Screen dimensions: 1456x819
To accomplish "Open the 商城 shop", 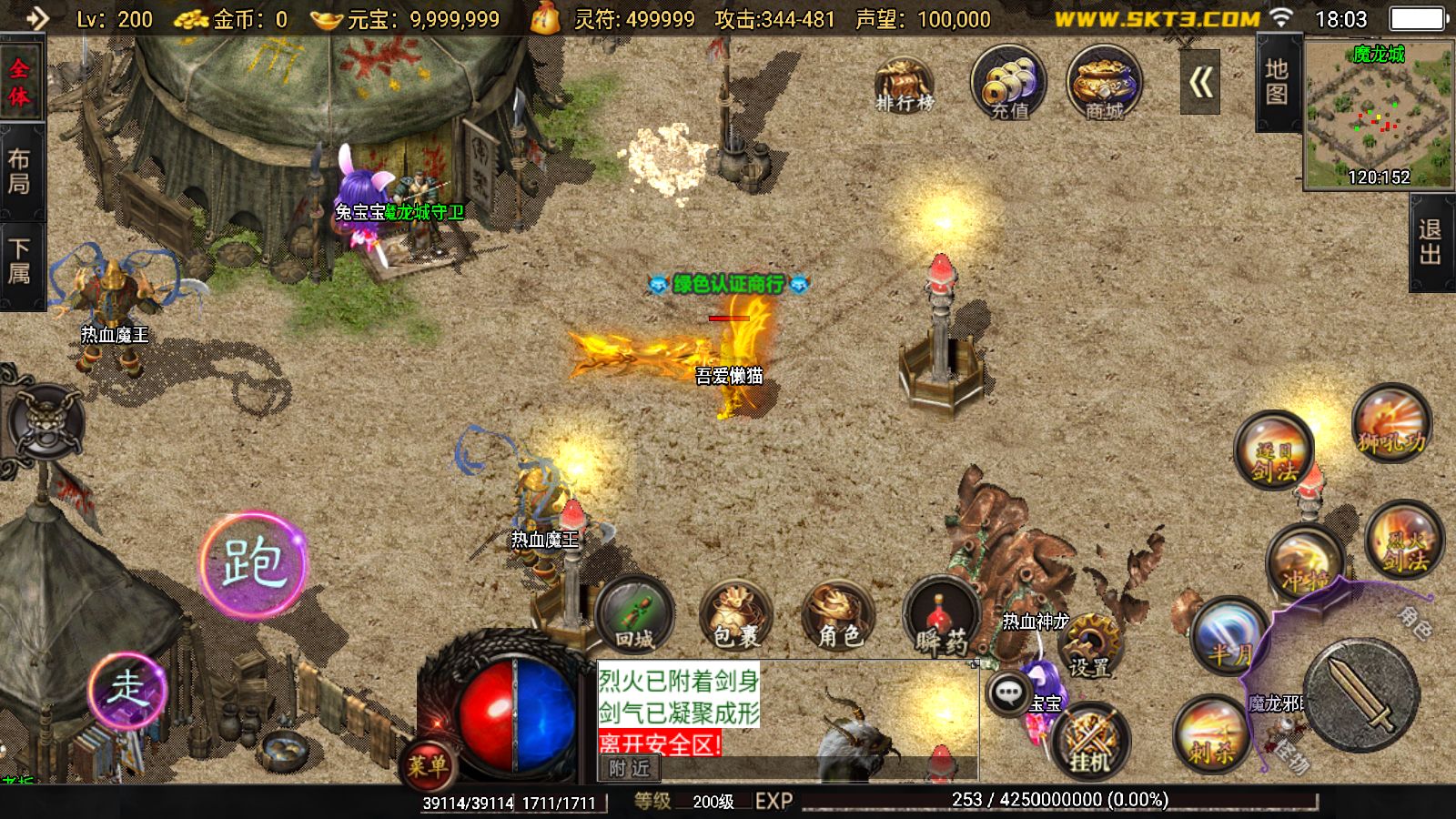I will click(x=1104, y=84).
